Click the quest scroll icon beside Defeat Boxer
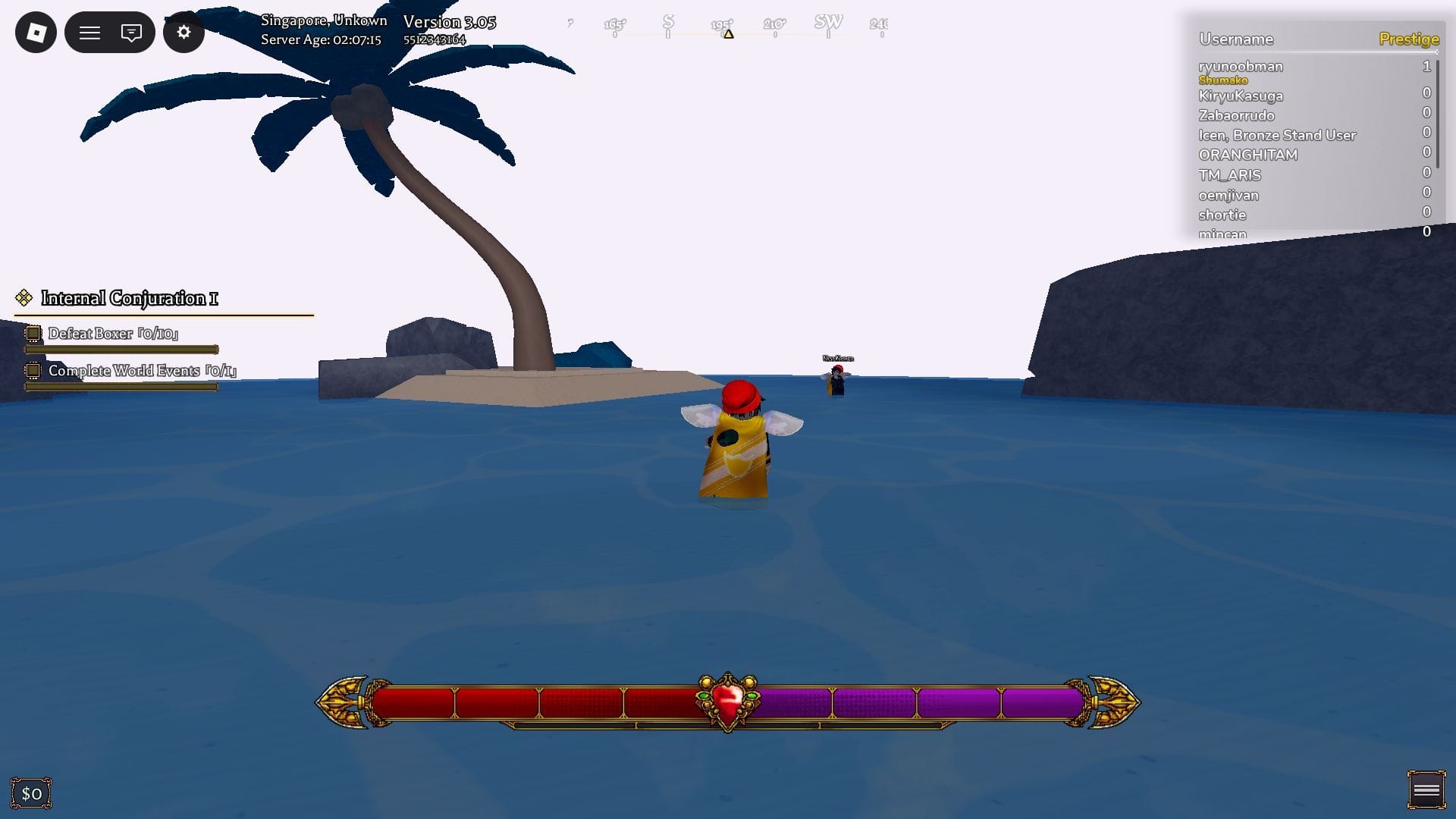This screenshot has height=819, width=1456. (x=33, y=333)
